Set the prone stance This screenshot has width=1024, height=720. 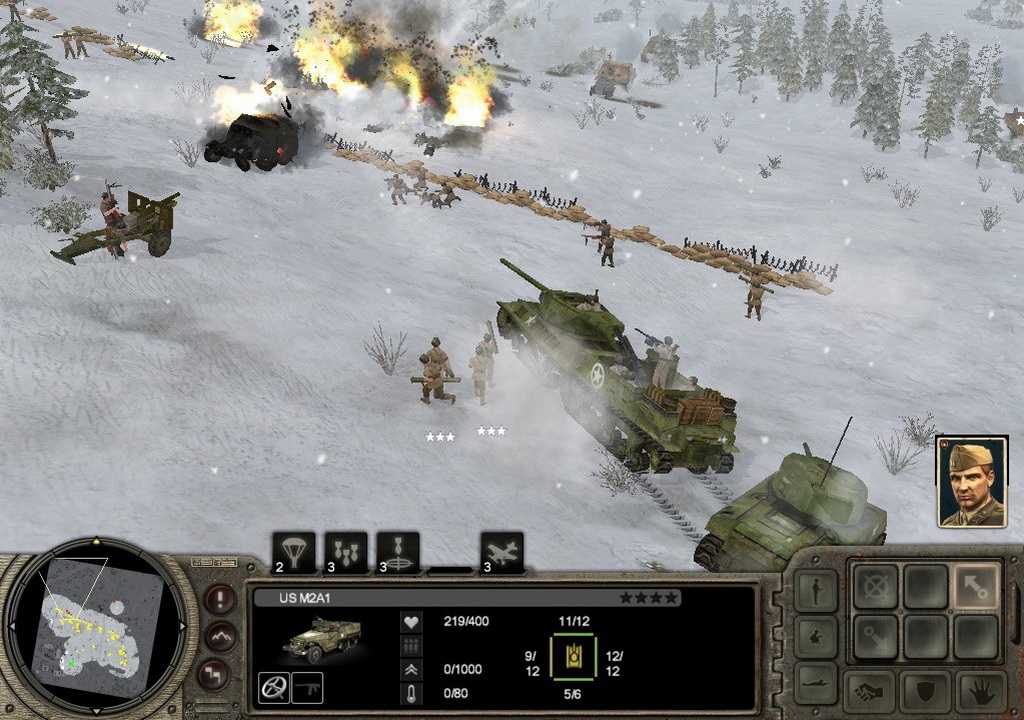click(815, 682)
